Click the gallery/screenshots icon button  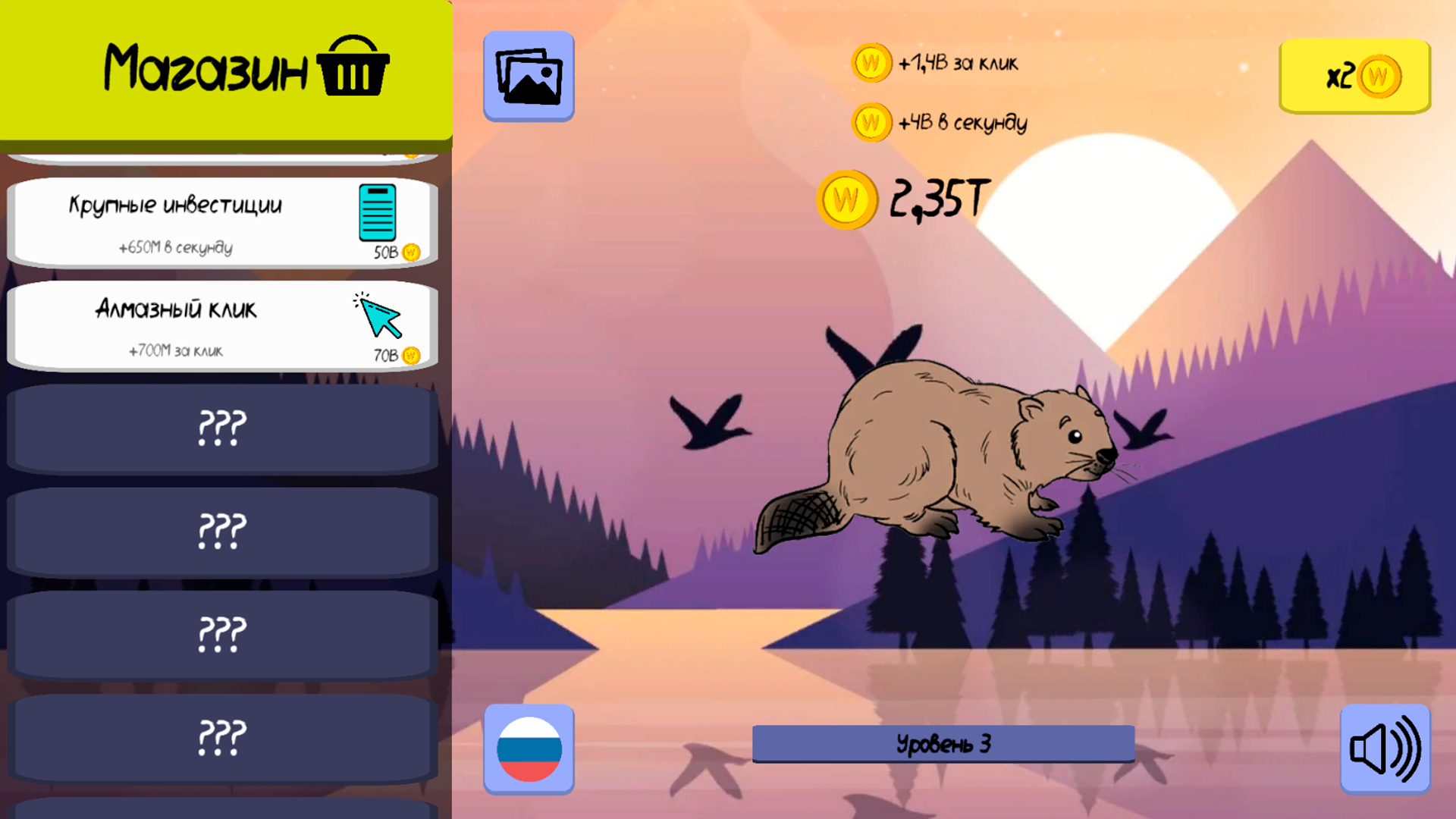[529, 76]
